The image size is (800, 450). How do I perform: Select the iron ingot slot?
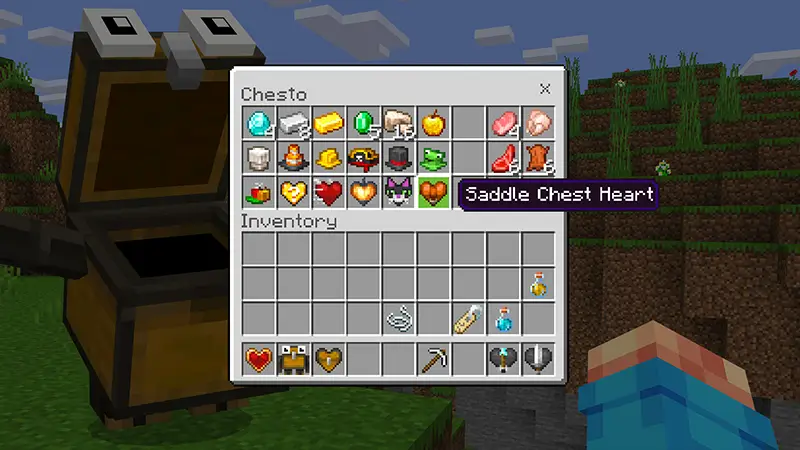[295, 124]
